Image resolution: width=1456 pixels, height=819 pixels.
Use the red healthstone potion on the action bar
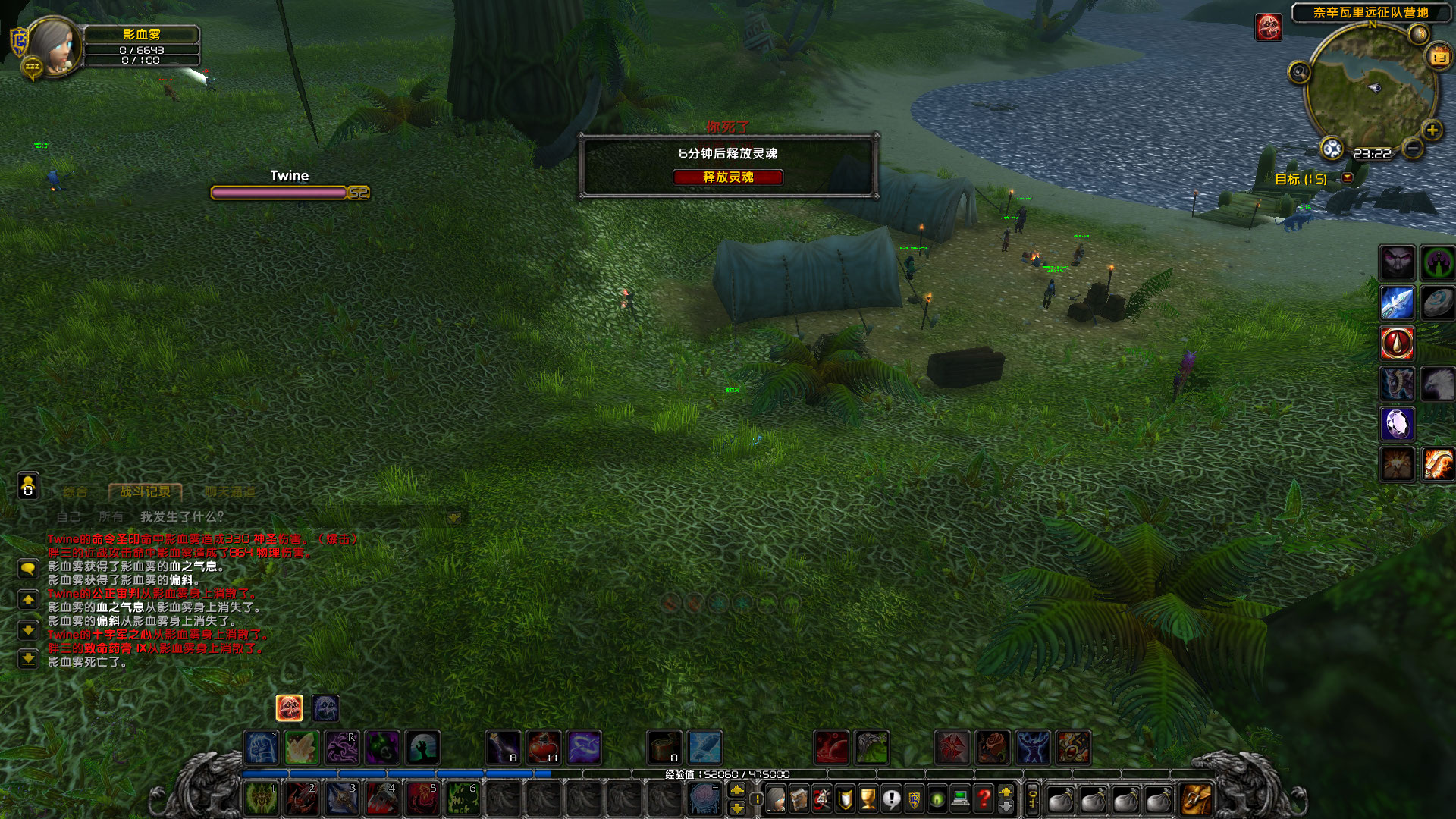[x=544, y=747]
